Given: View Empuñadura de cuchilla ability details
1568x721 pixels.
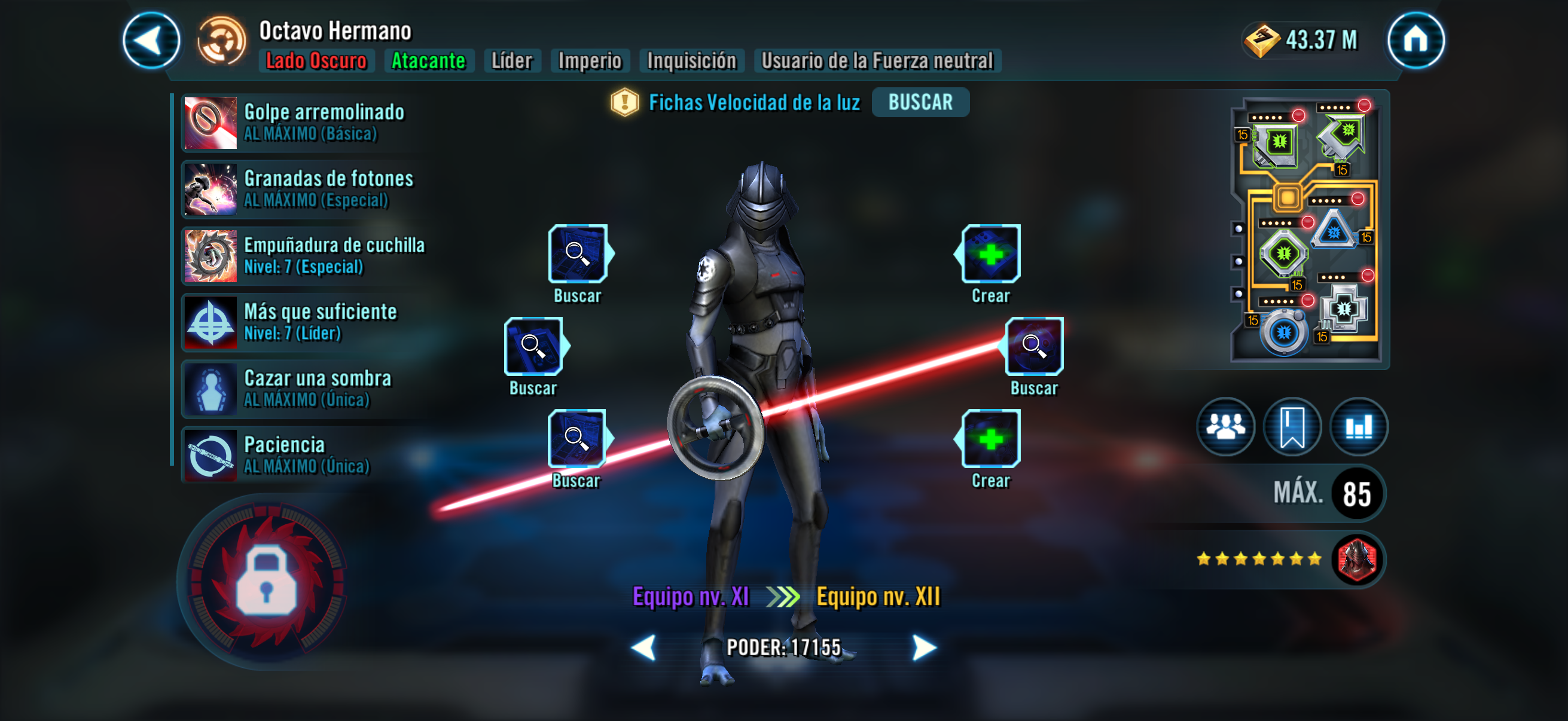Looking at the screenshot, I should click(304, 255).
